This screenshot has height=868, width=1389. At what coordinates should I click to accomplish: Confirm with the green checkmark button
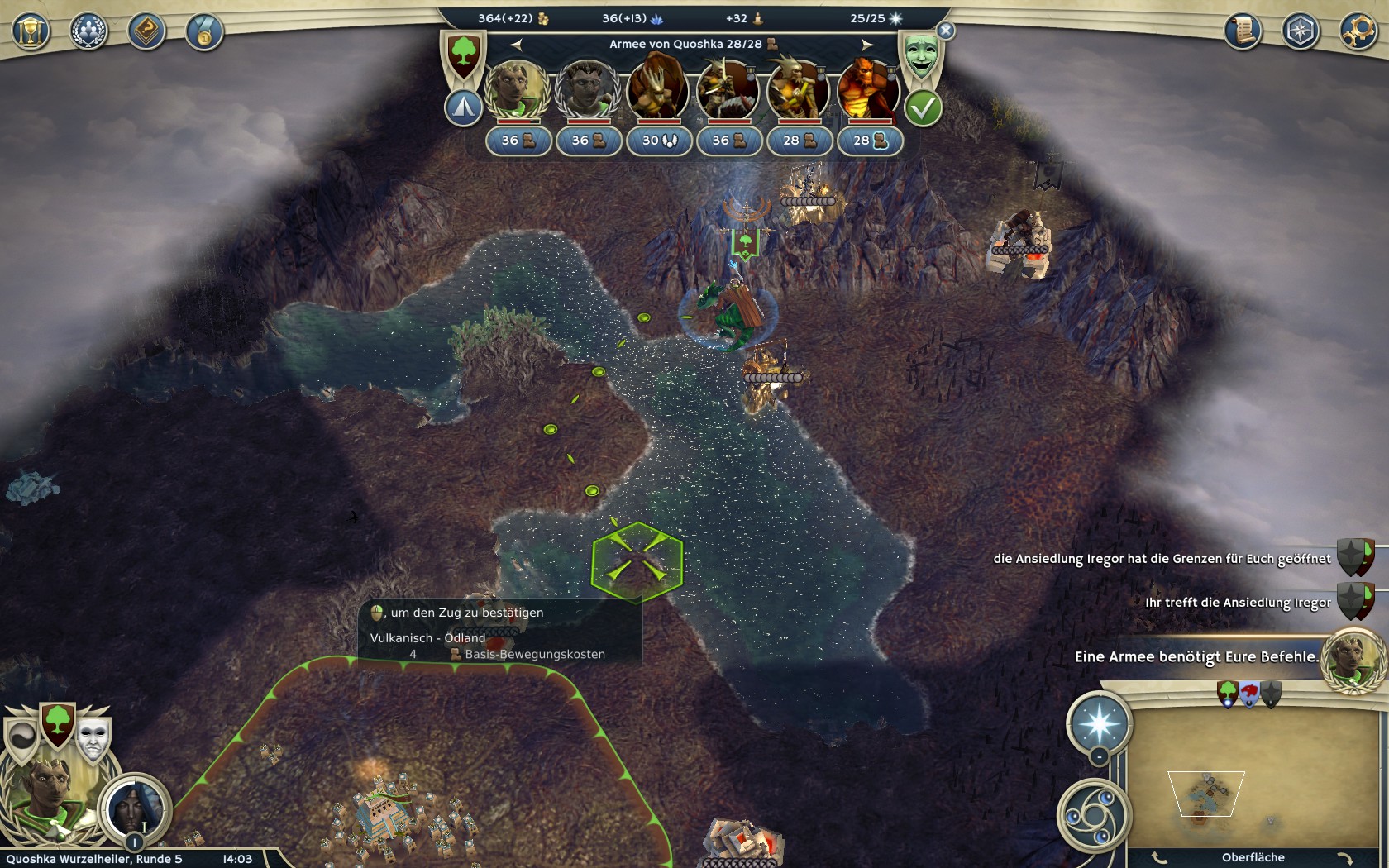(x=923, y=108)
